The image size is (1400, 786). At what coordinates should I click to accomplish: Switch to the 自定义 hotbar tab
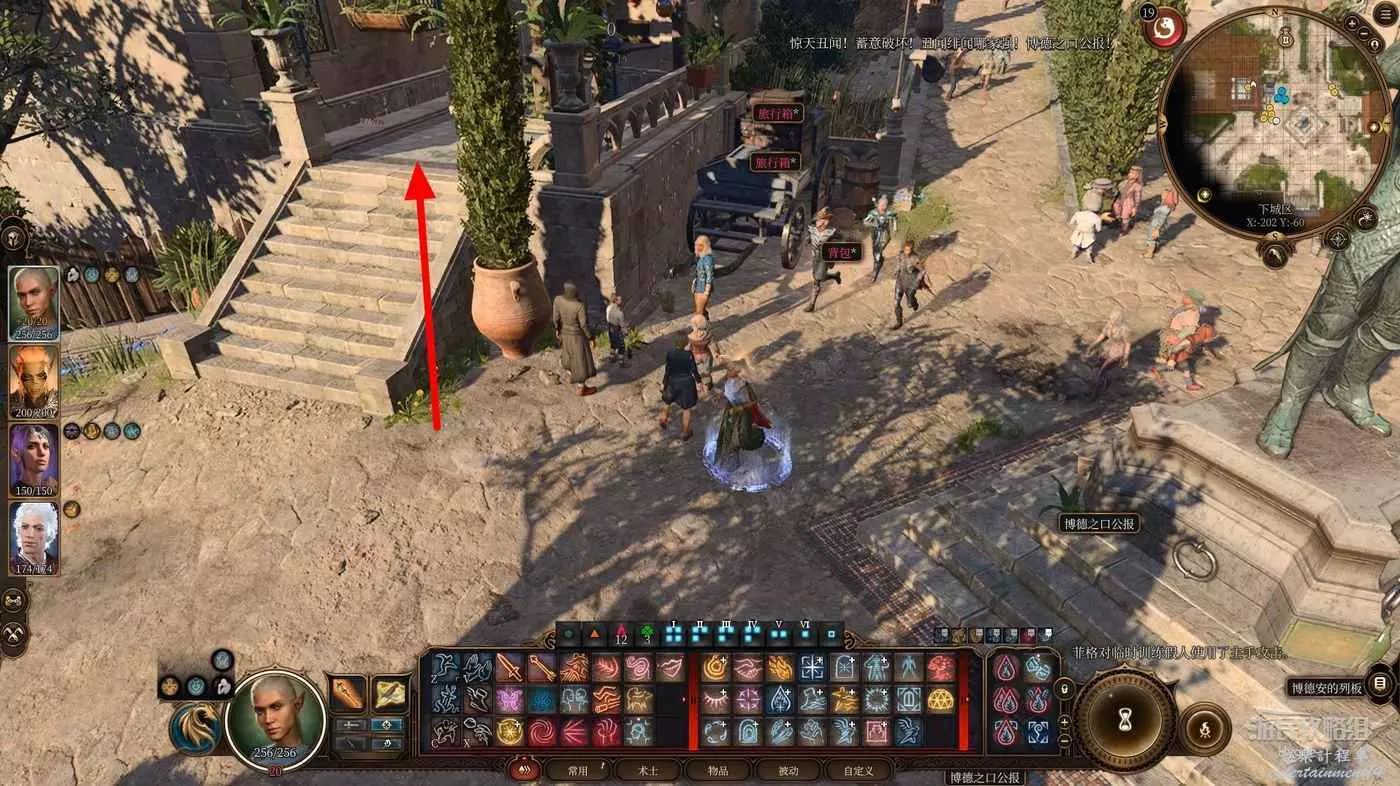tap(858, 770)
